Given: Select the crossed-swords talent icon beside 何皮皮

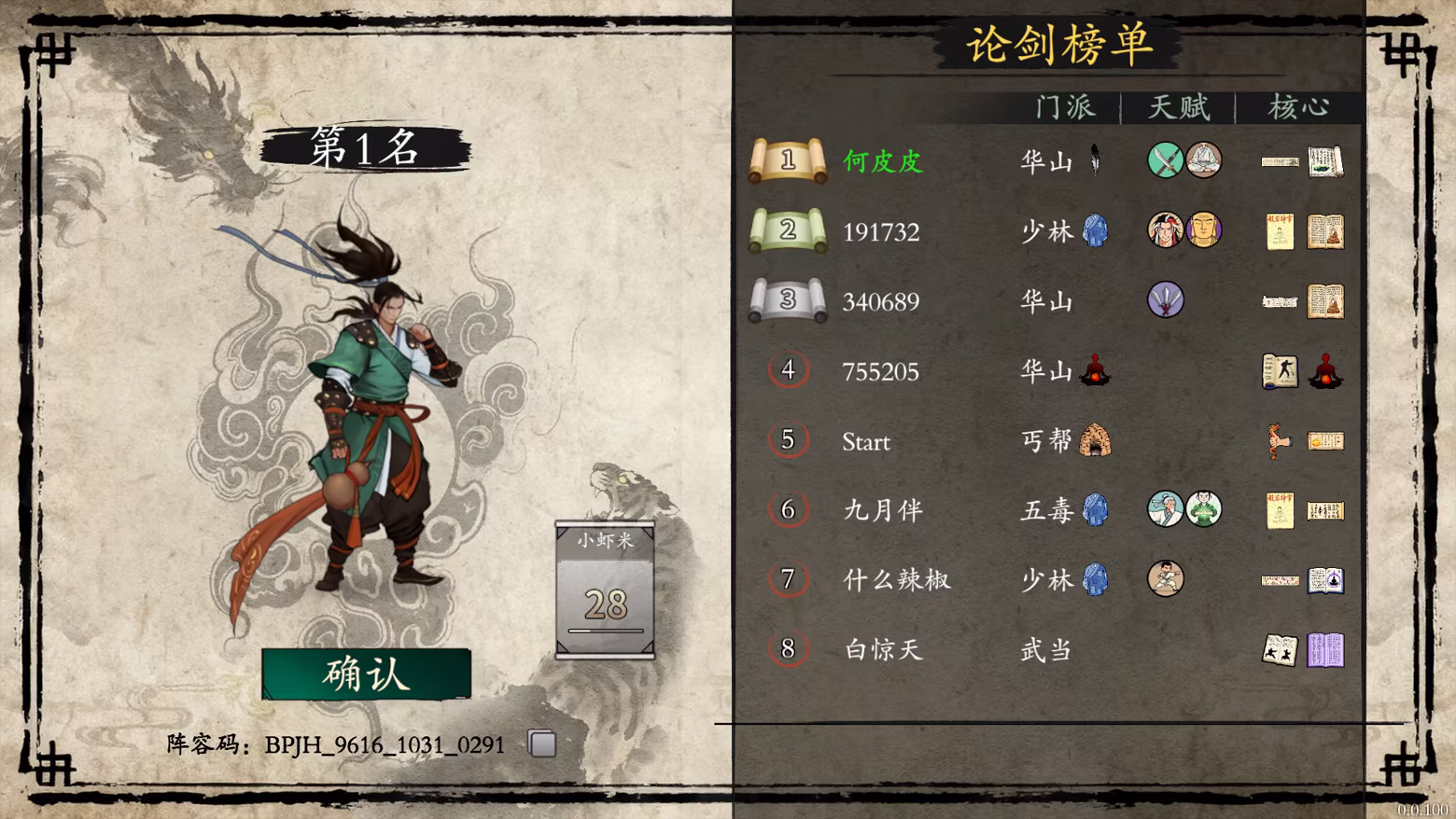Looking at the screenshot, I should click(x=1165, y=160).
